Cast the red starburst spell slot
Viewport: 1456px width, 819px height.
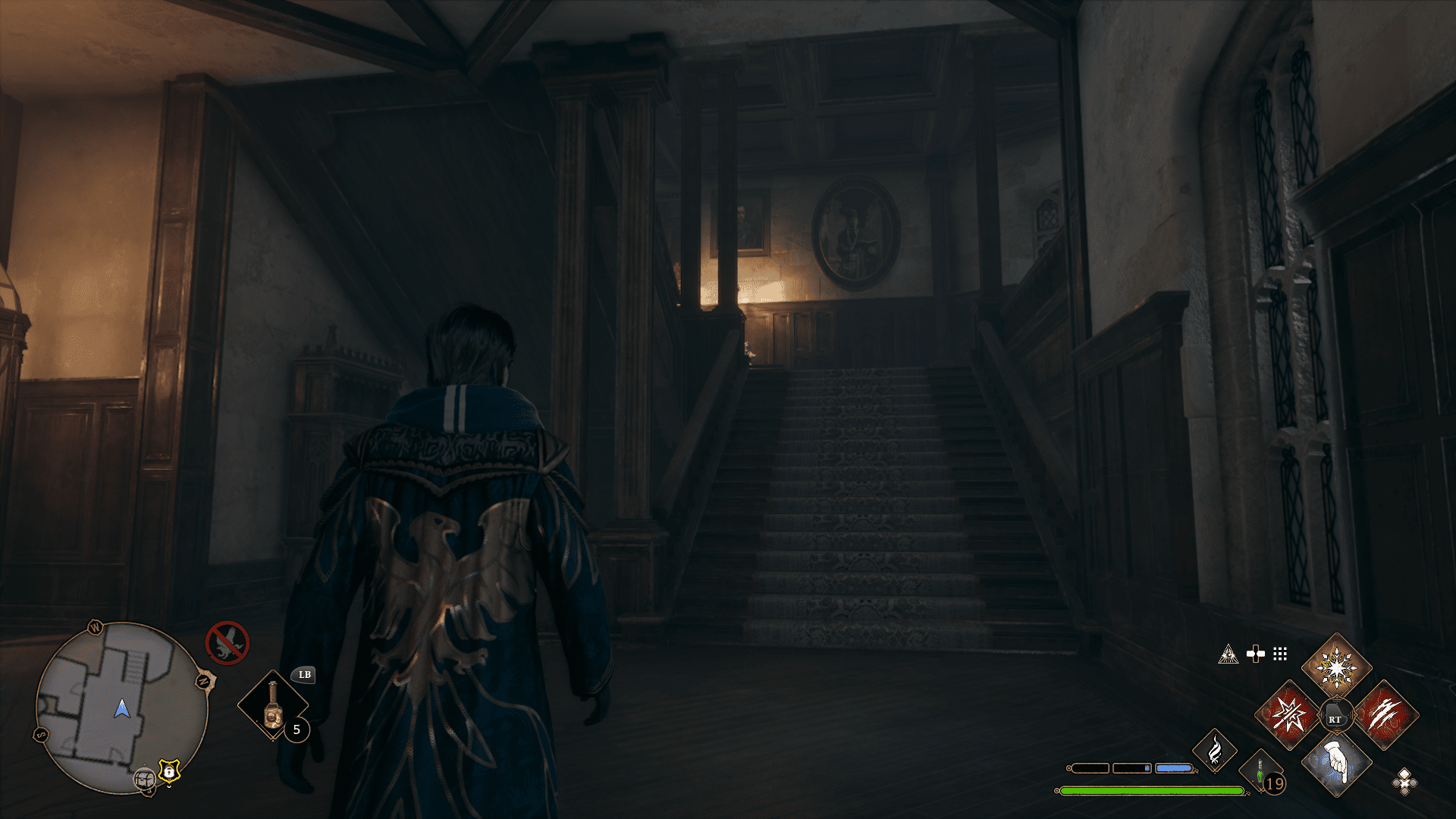(x=1288, y=715)
